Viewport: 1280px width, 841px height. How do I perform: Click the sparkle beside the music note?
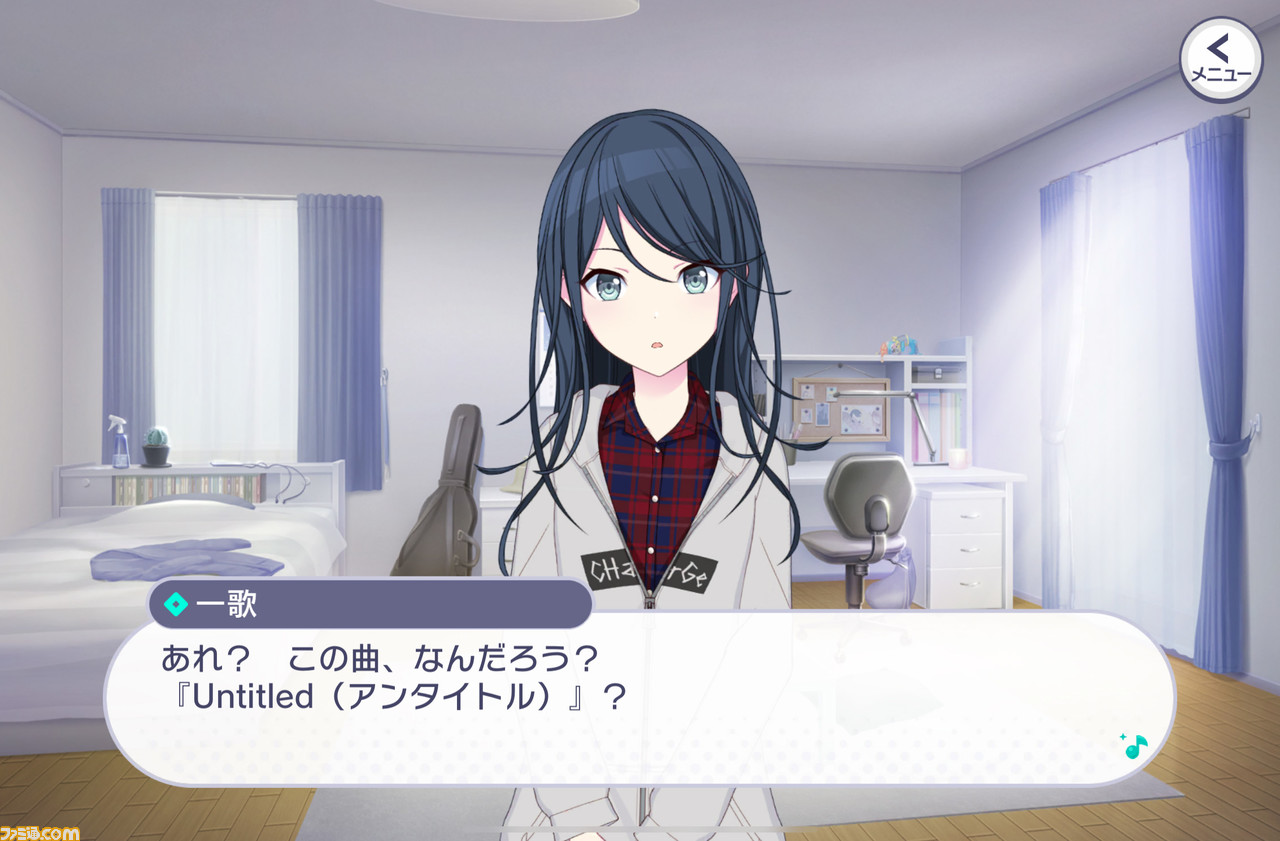[x=1123, y=737]
